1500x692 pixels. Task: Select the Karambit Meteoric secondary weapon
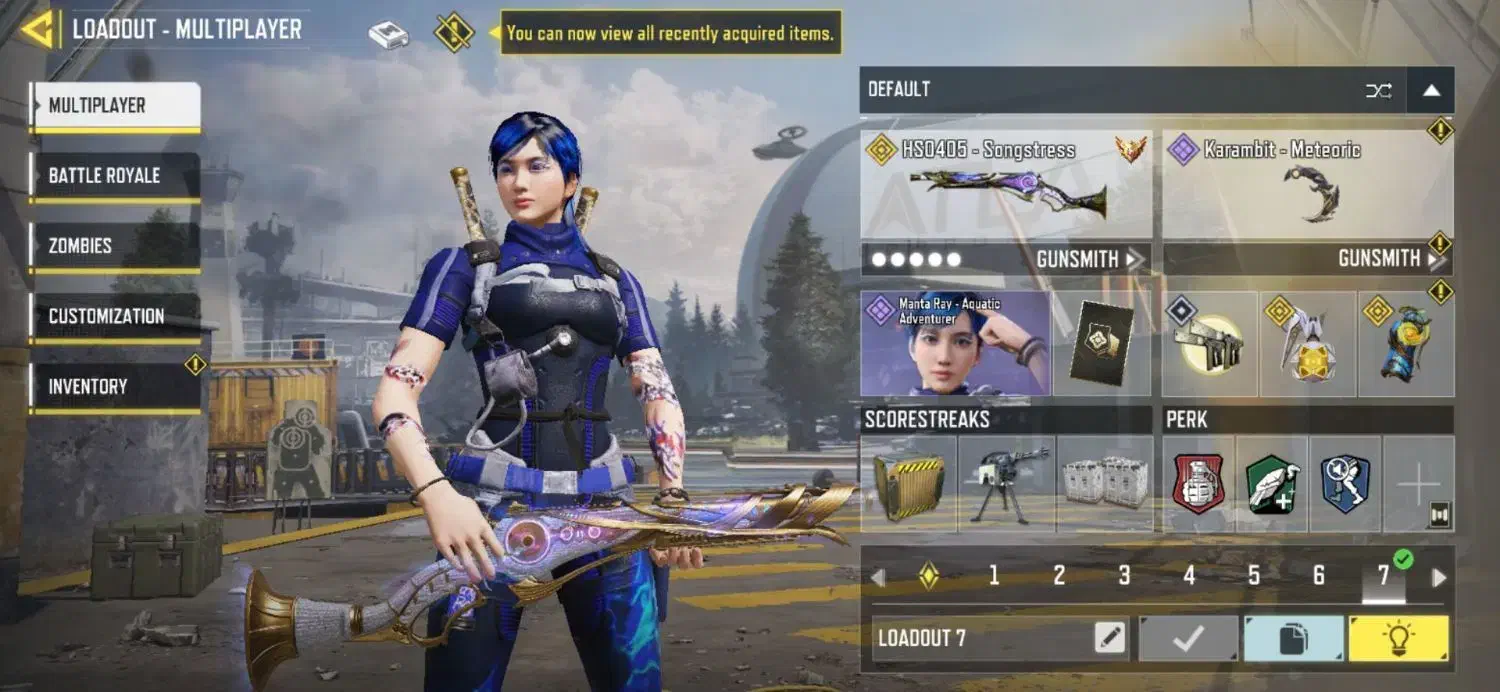[1308, 184]
